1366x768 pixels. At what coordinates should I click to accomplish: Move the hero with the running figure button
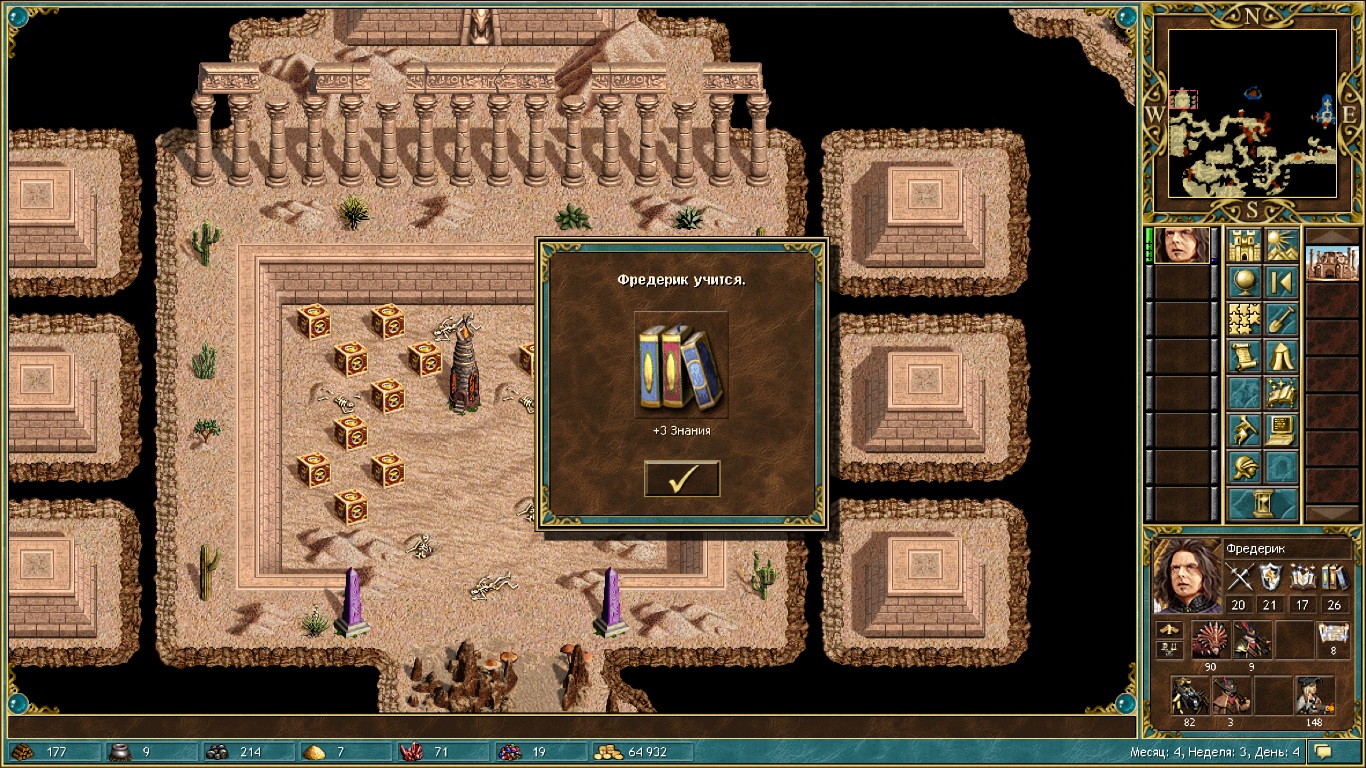[1245, 431]
